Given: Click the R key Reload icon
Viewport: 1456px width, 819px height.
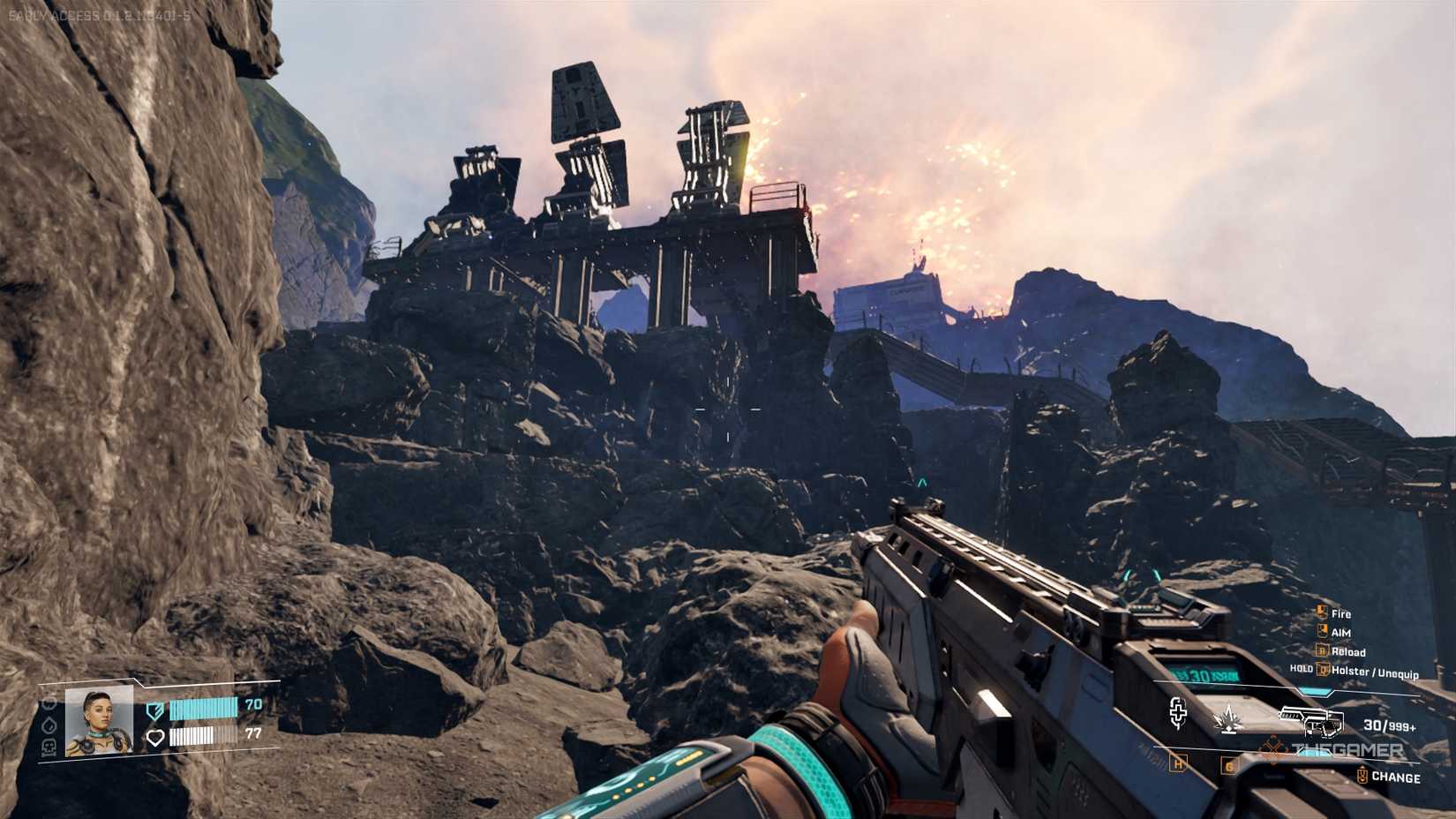Looking at the screenshot, I should (1322, 650).
